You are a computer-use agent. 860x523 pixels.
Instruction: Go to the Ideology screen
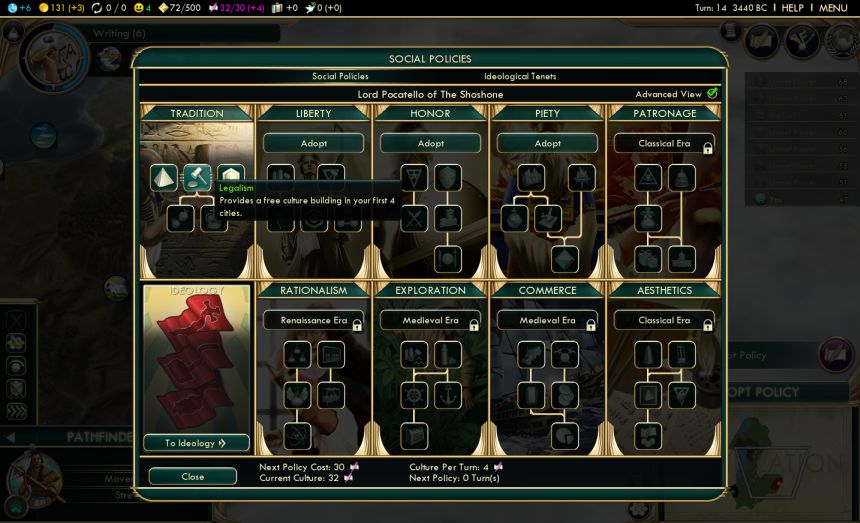click(x=196, y=443)
